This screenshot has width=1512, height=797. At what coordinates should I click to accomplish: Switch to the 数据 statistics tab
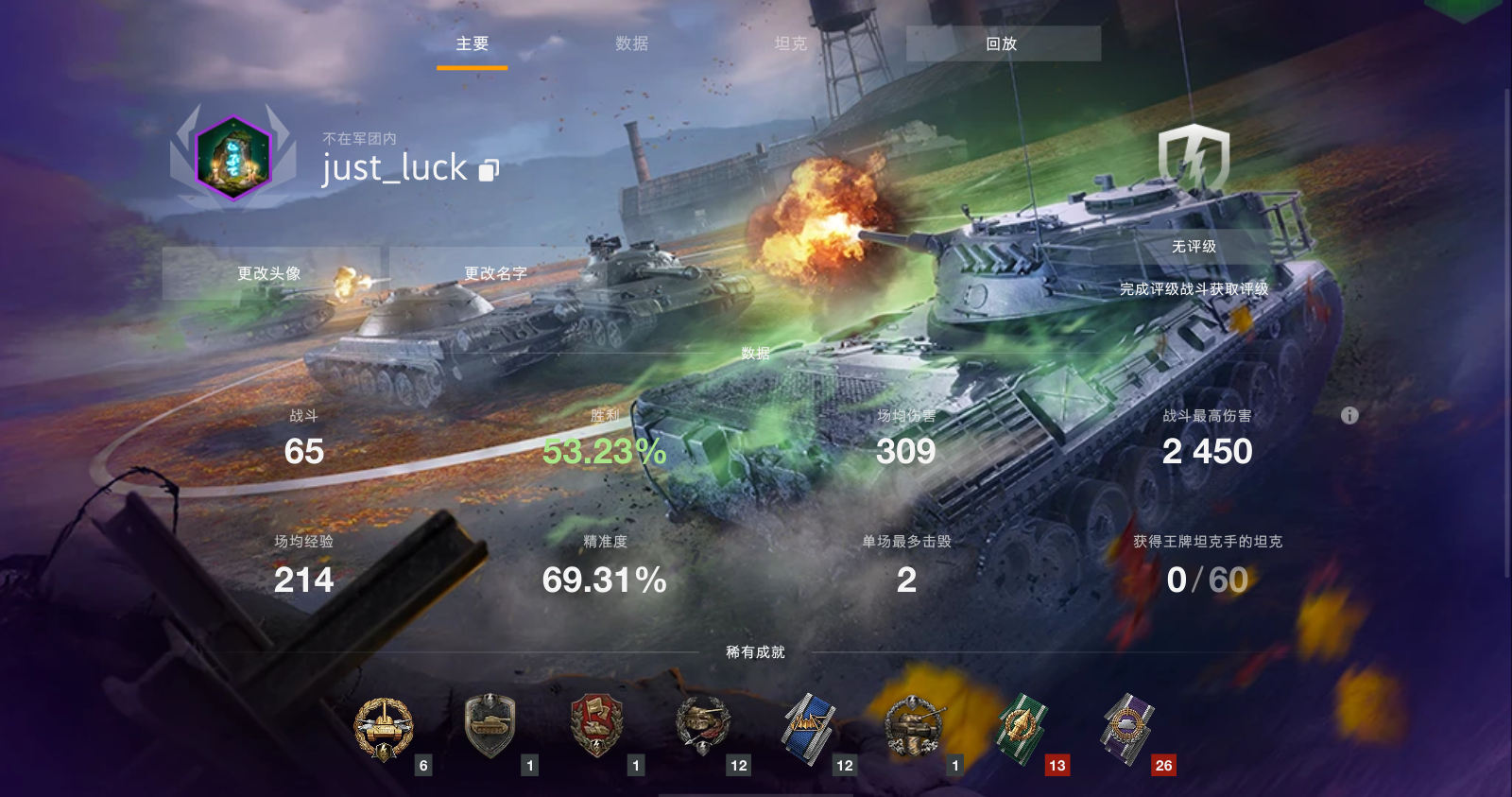631,43
